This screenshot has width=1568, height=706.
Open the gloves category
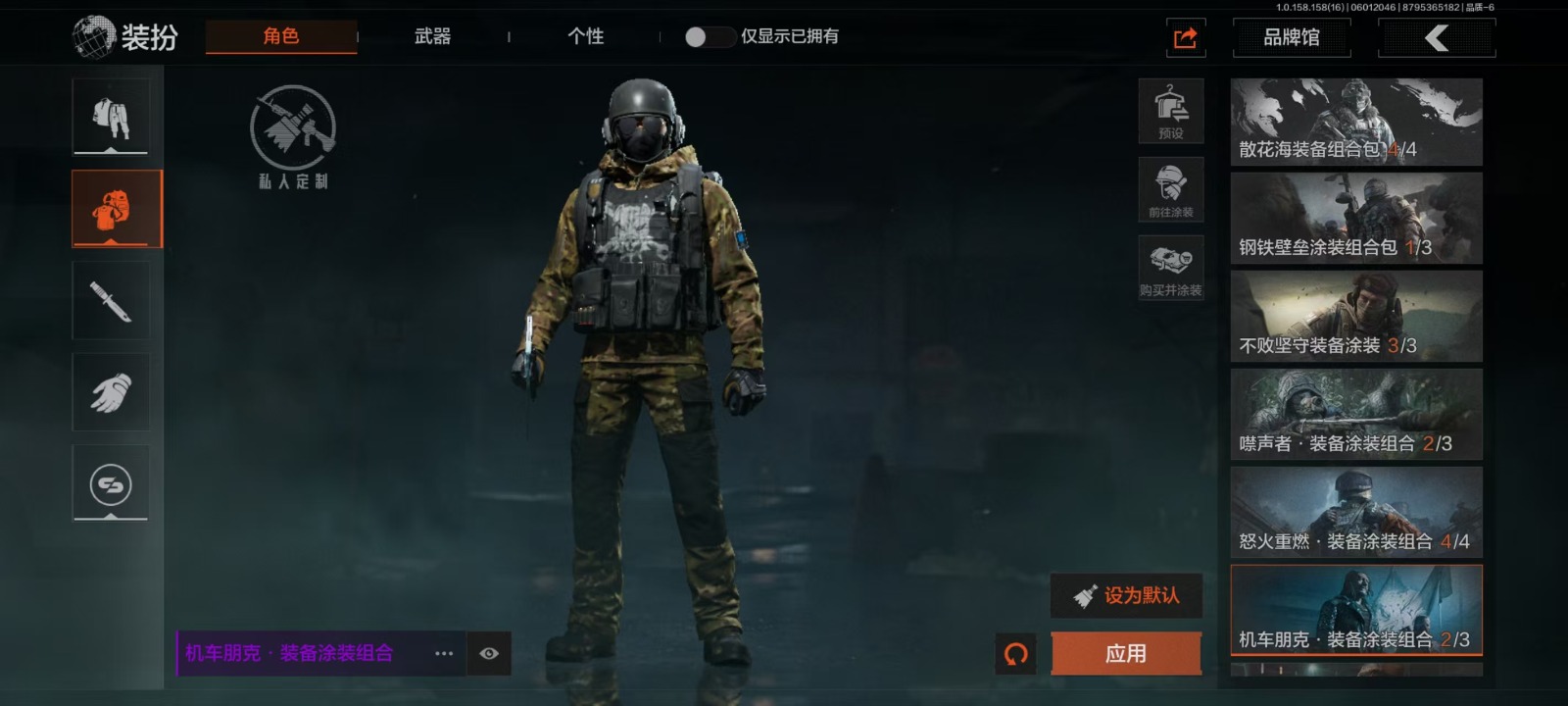111,393
